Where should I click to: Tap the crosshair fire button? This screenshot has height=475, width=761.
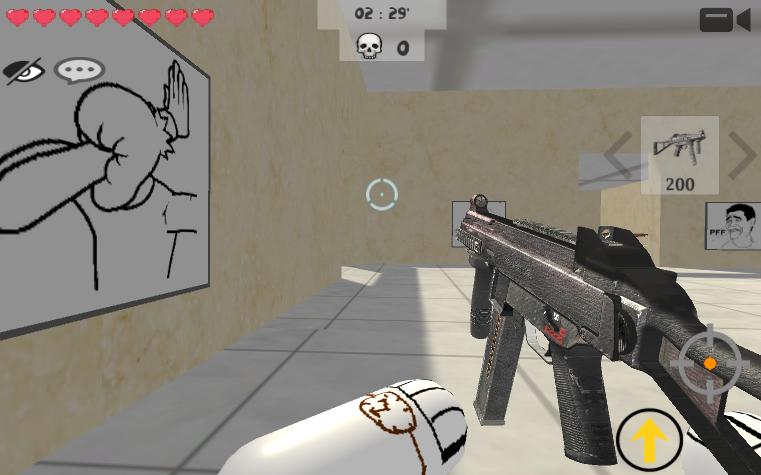click(x=710, y=363)
